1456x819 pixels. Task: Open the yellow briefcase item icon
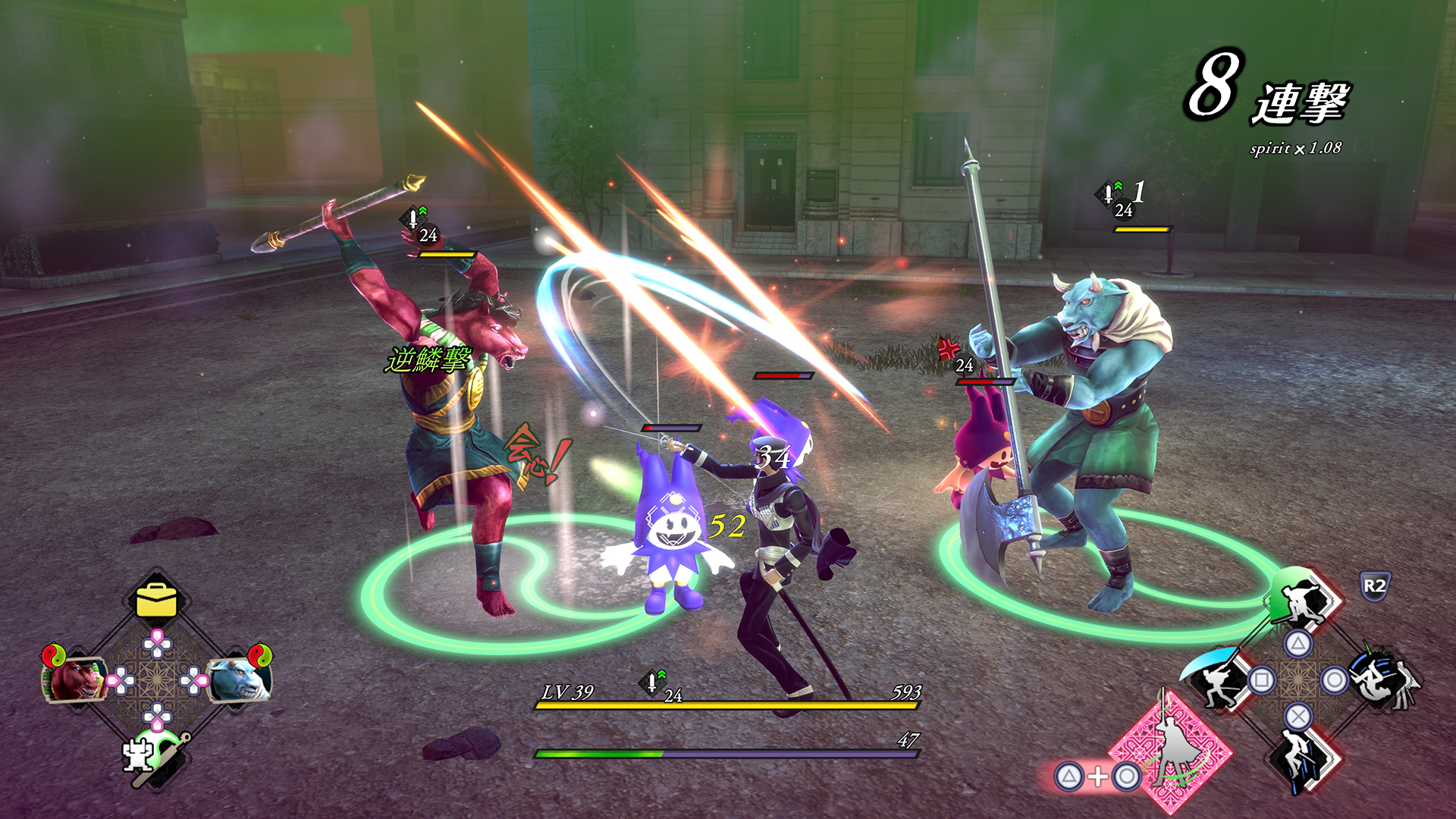(x=156, y=600)
